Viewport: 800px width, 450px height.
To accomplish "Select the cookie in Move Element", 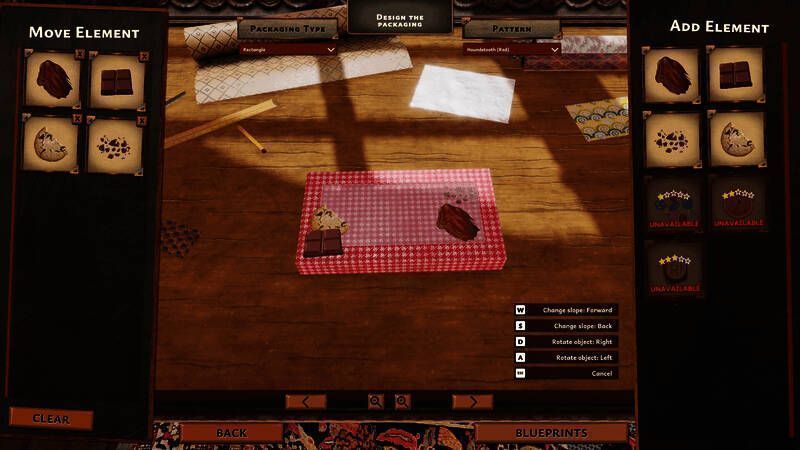I will pyautogui.click(x=49, y=145).
